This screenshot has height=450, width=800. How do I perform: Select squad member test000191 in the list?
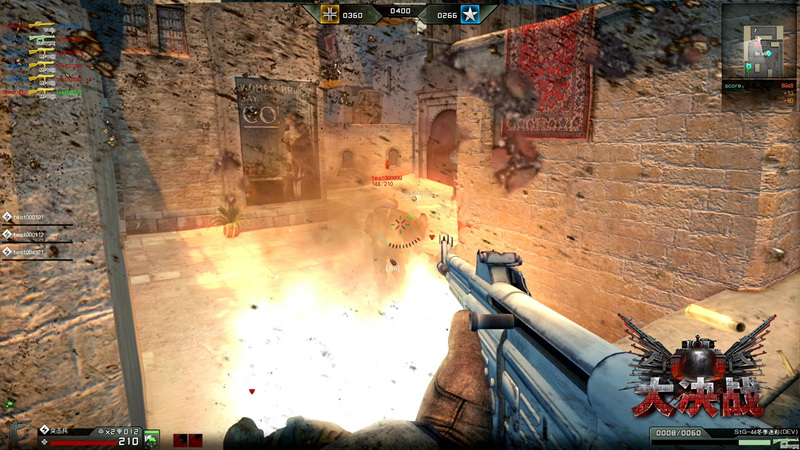coord(27,216)
